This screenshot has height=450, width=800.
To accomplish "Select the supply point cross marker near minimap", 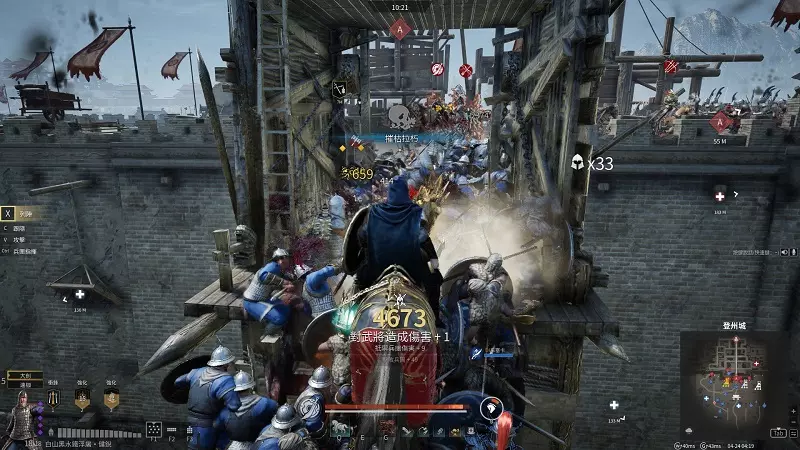I will pos(614,405).
